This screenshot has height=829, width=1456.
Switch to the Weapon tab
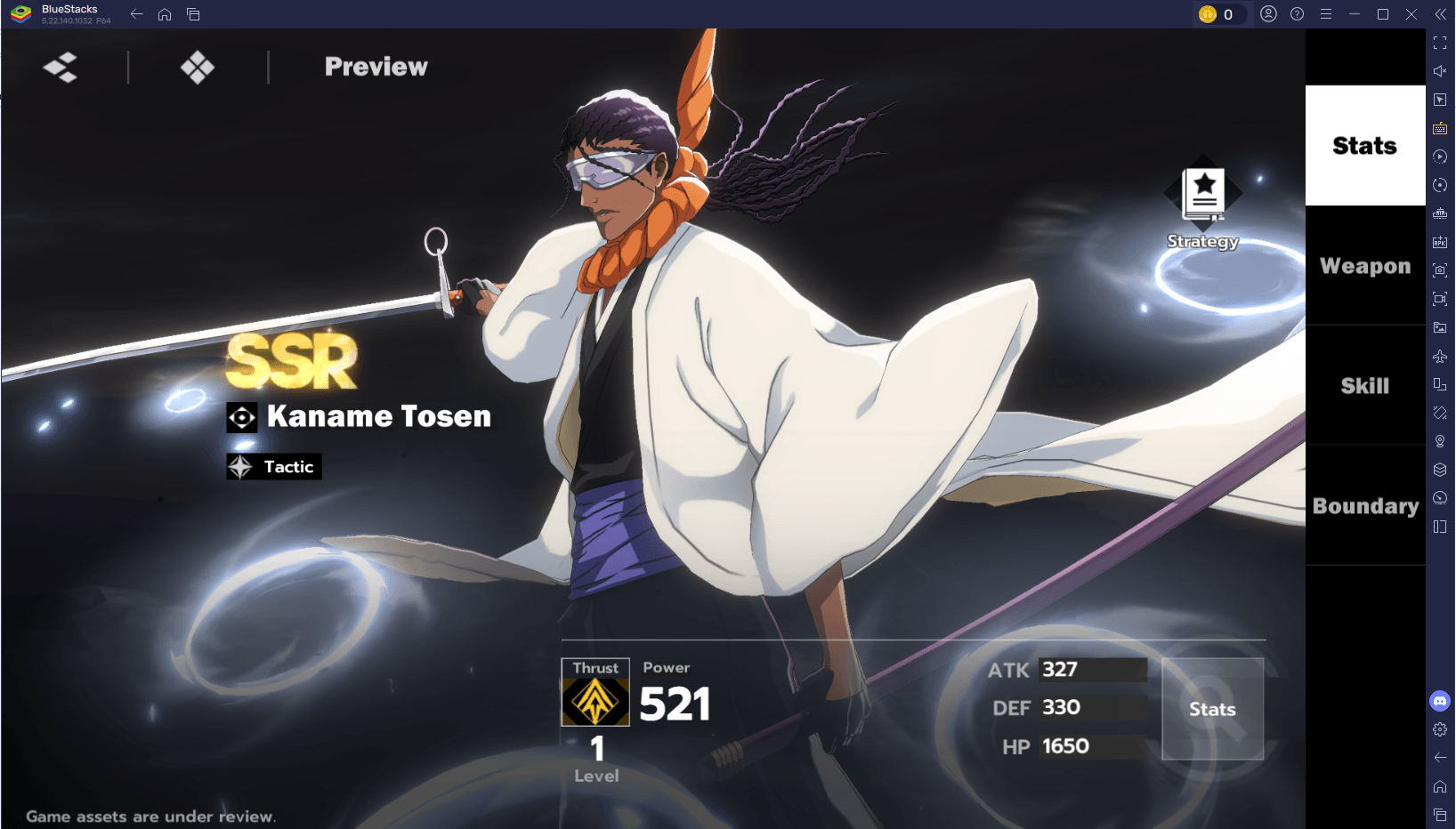(1364, 265)
